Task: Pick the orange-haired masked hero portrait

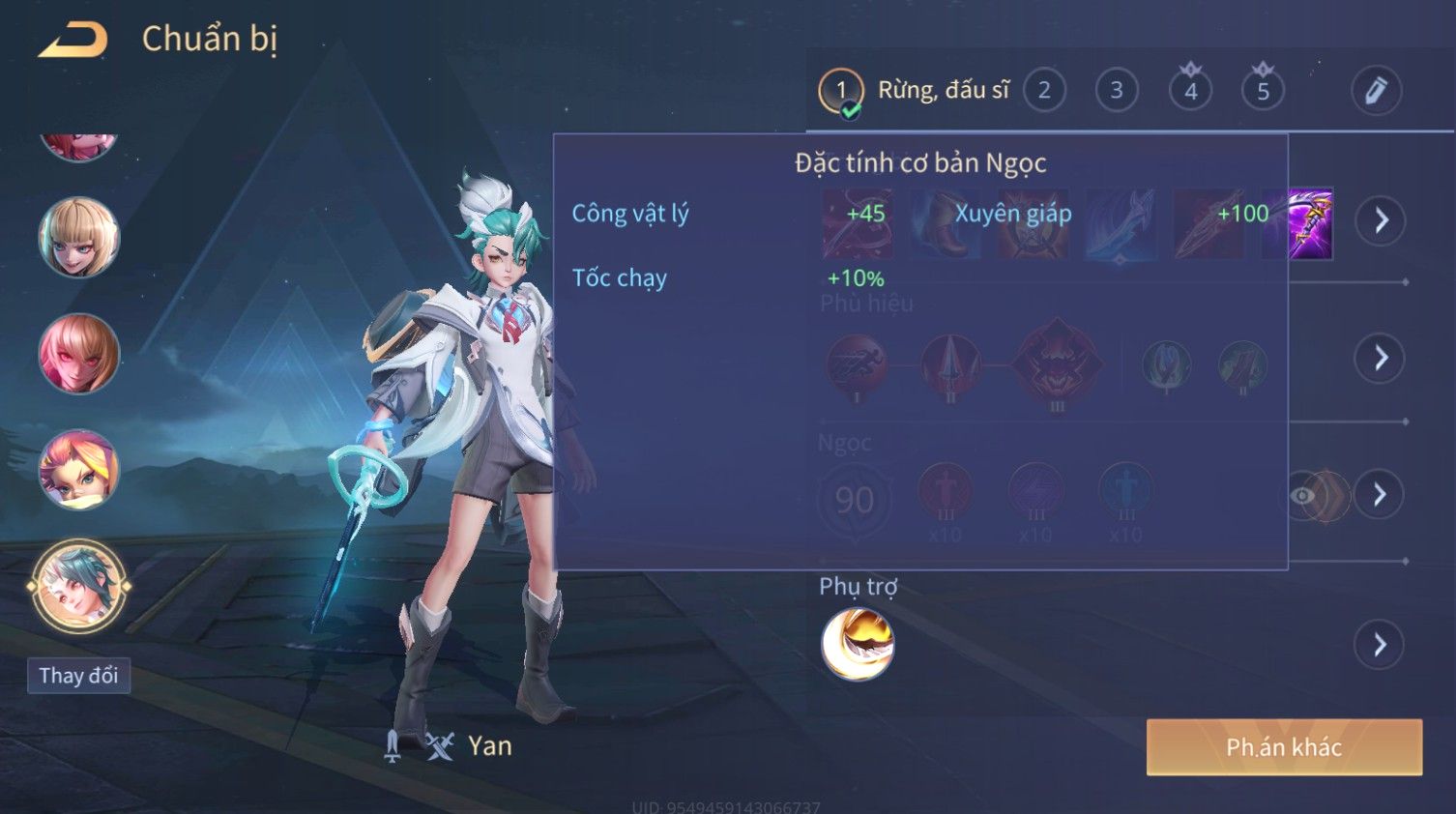Action: (x=78, y=470)
